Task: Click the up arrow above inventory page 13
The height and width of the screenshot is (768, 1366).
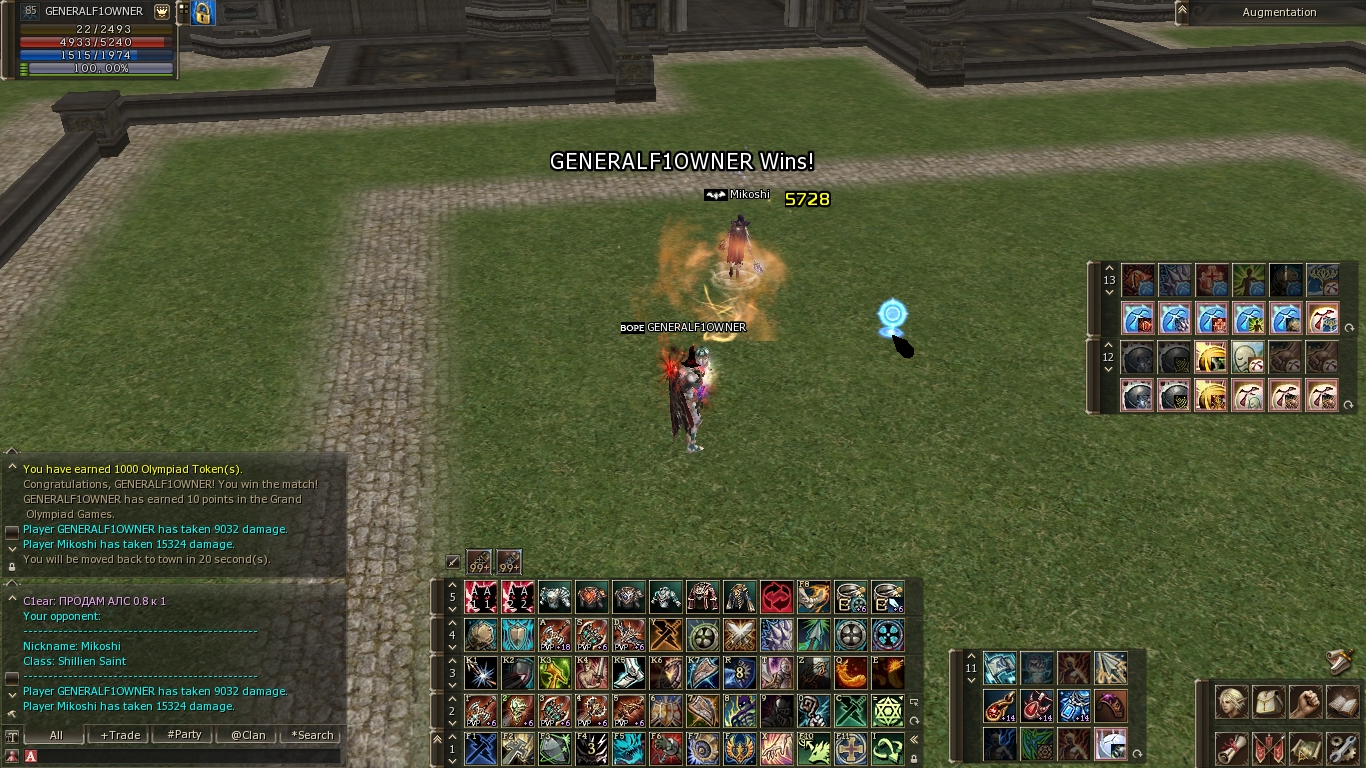Action: [1109, 269]
